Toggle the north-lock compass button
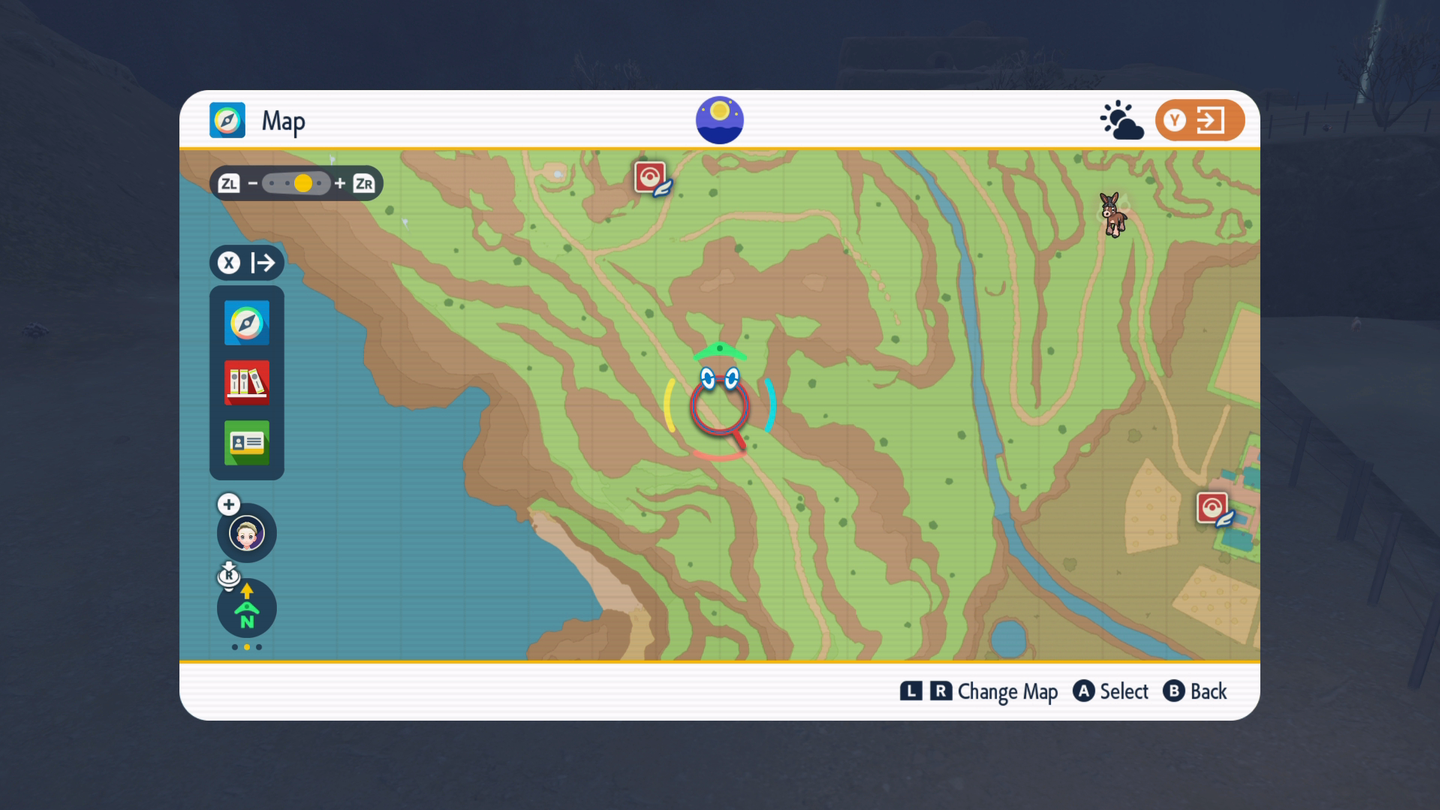The width and height of the screenshot is (1440, 810). 247,608
